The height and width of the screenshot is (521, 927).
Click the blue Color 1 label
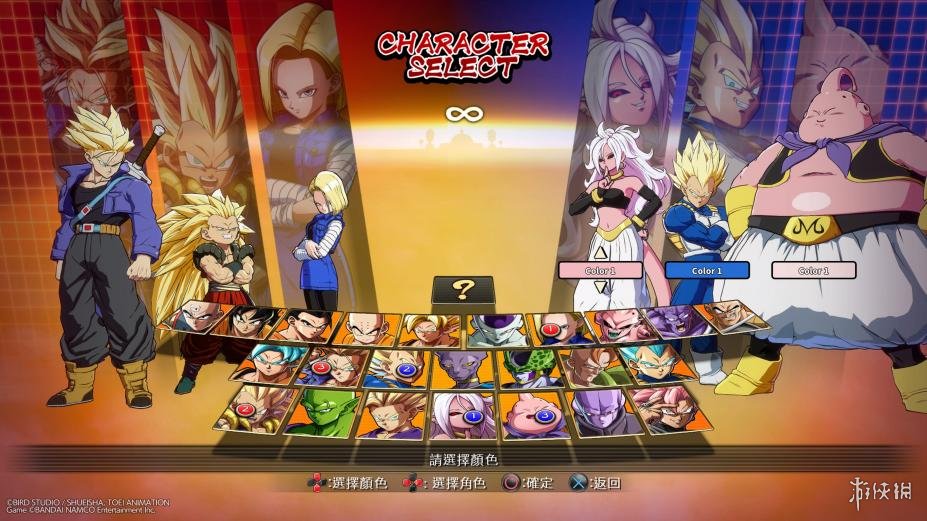(x=707, y=270)
